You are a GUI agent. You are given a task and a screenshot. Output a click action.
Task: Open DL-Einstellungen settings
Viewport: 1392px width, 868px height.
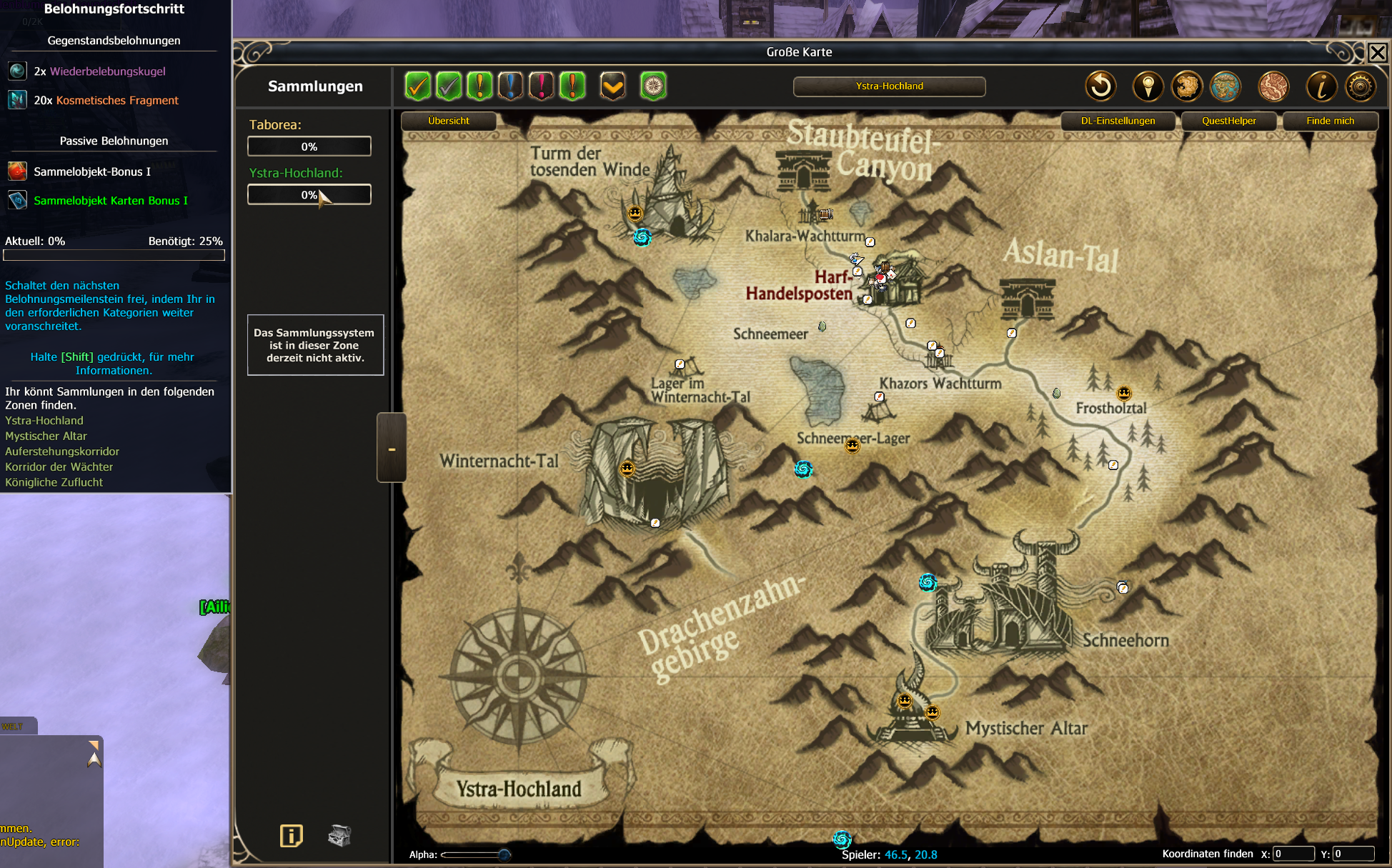coord(1118,121)
